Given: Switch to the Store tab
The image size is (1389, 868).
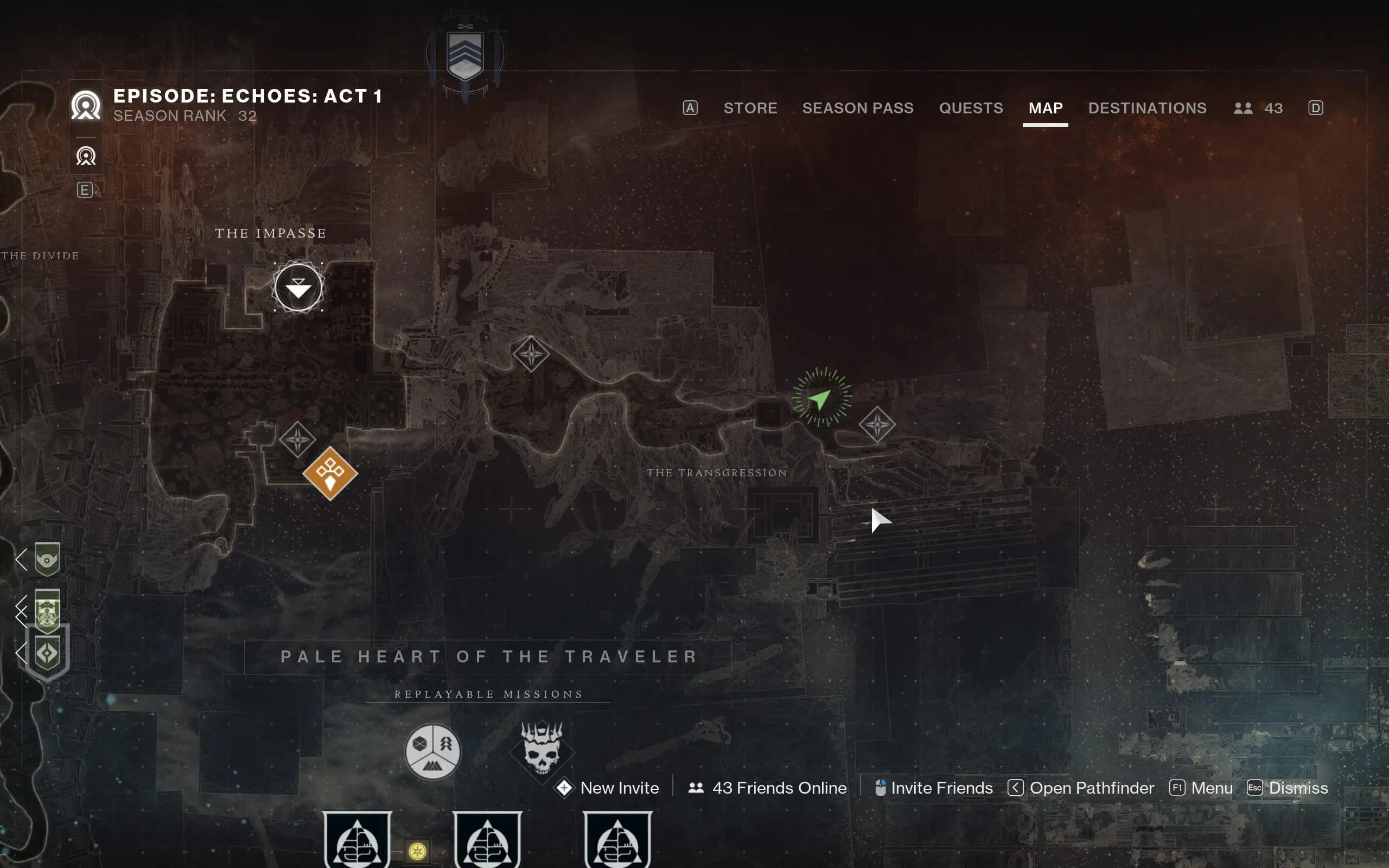Looking at the screenshot, I should [750, 108].
